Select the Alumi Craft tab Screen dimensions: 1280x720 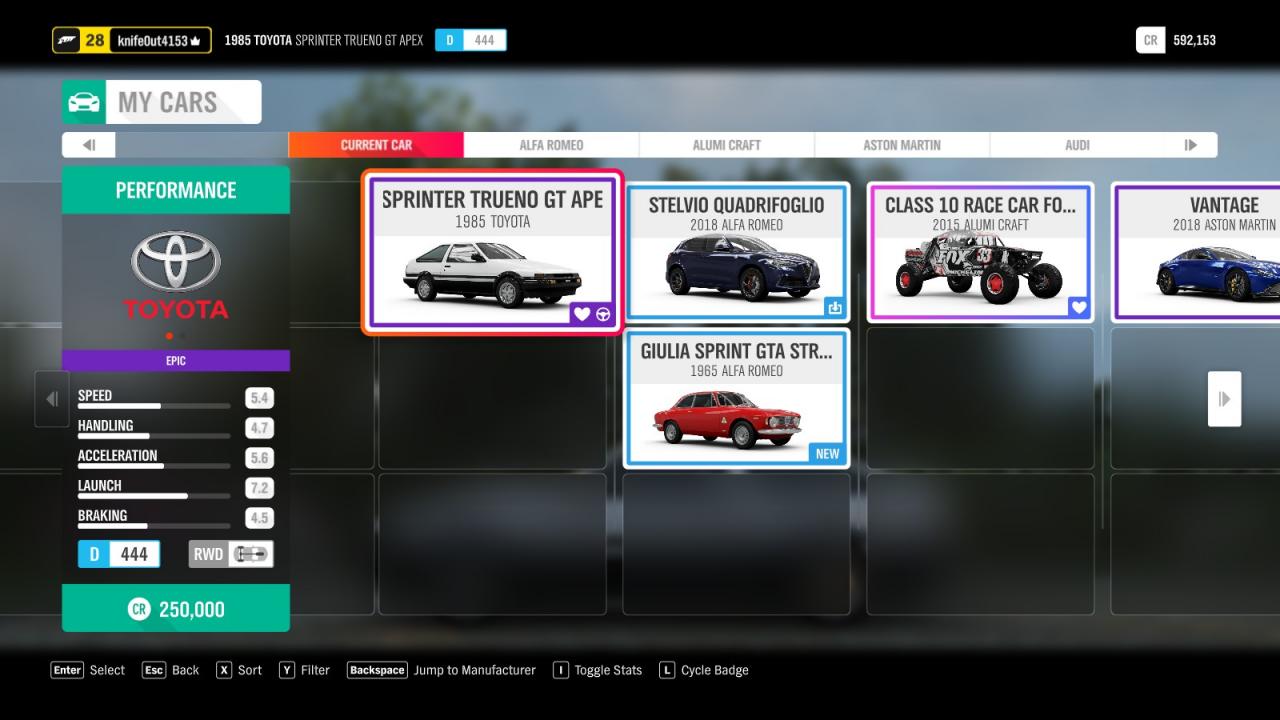727,145
